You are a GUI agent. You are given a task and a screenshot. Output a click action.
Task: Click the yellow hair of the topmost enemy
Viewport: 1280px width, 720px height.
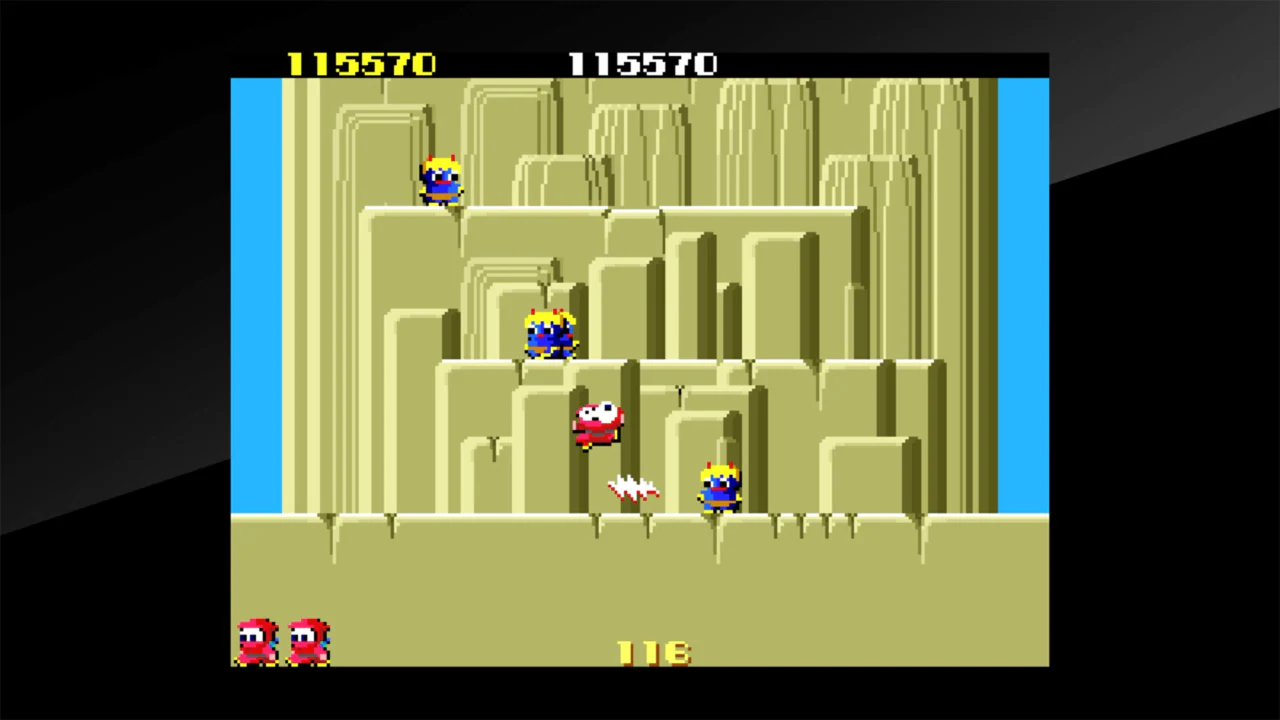(440, 160)
